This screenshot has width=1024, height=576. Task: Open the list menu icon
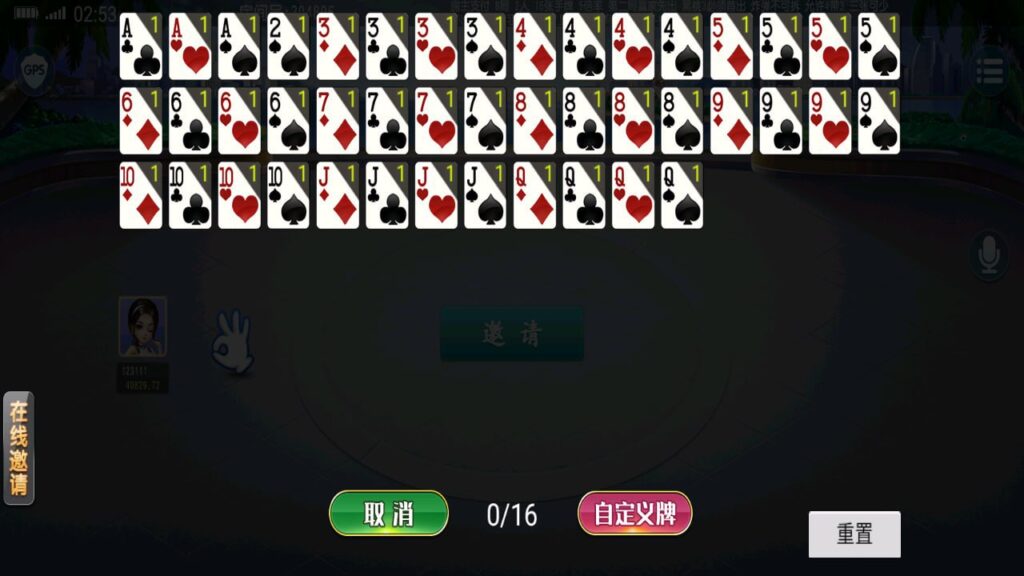pos(990,72)
